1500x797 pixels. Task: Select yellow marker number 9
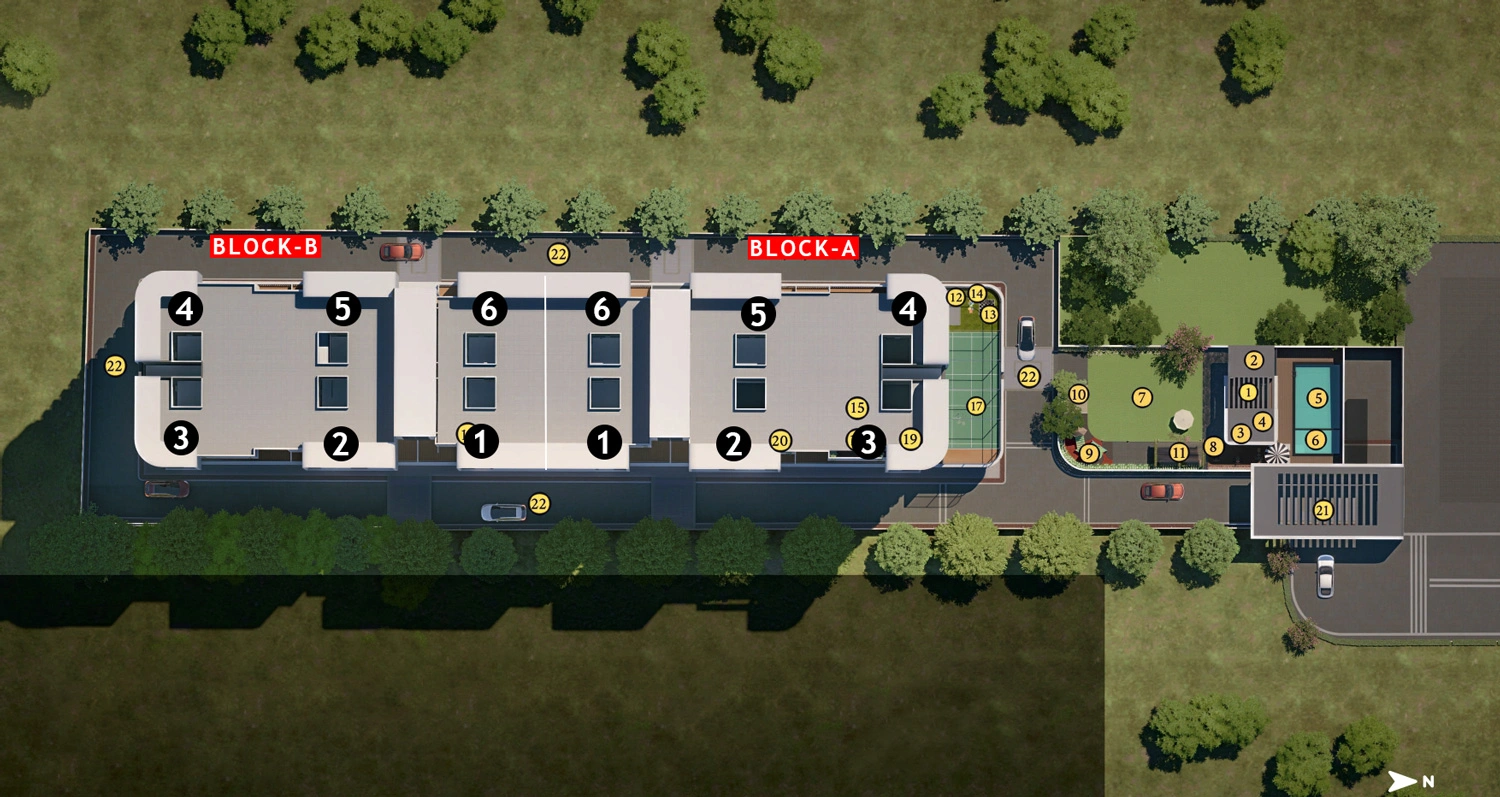pyautogui.click(x=1089, y=454)
